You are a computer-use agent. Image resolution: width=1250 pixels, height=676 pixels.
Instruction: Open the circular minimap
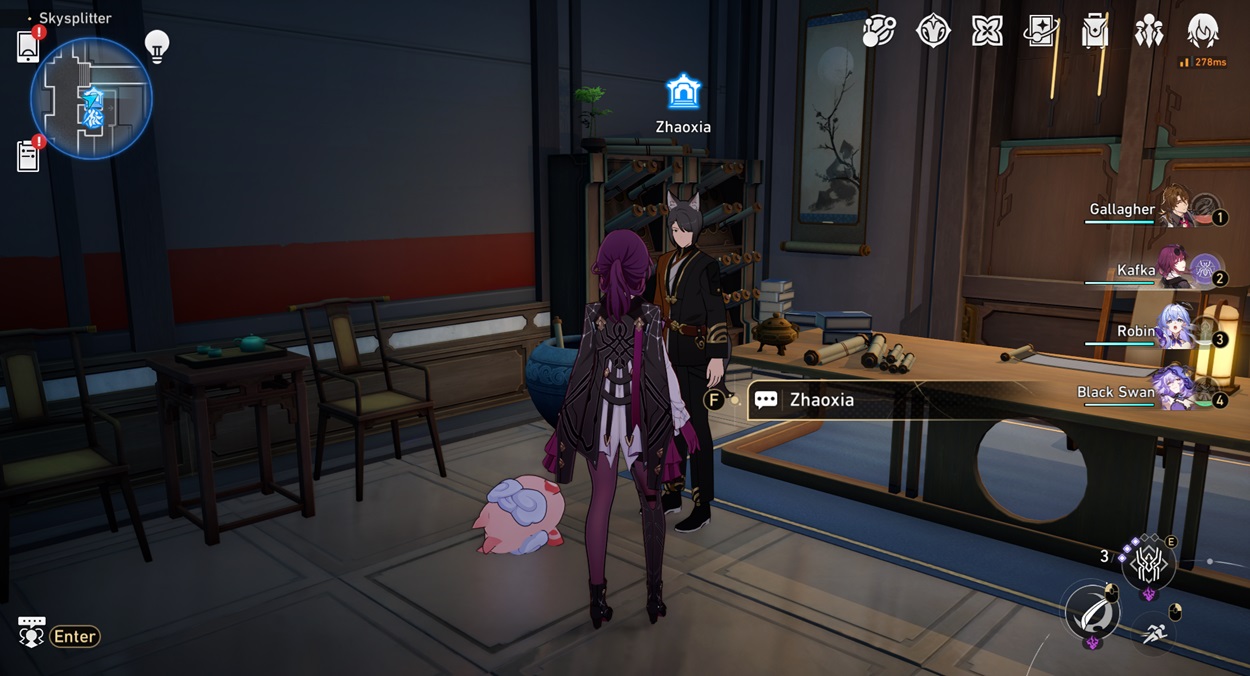click(91, 99)
